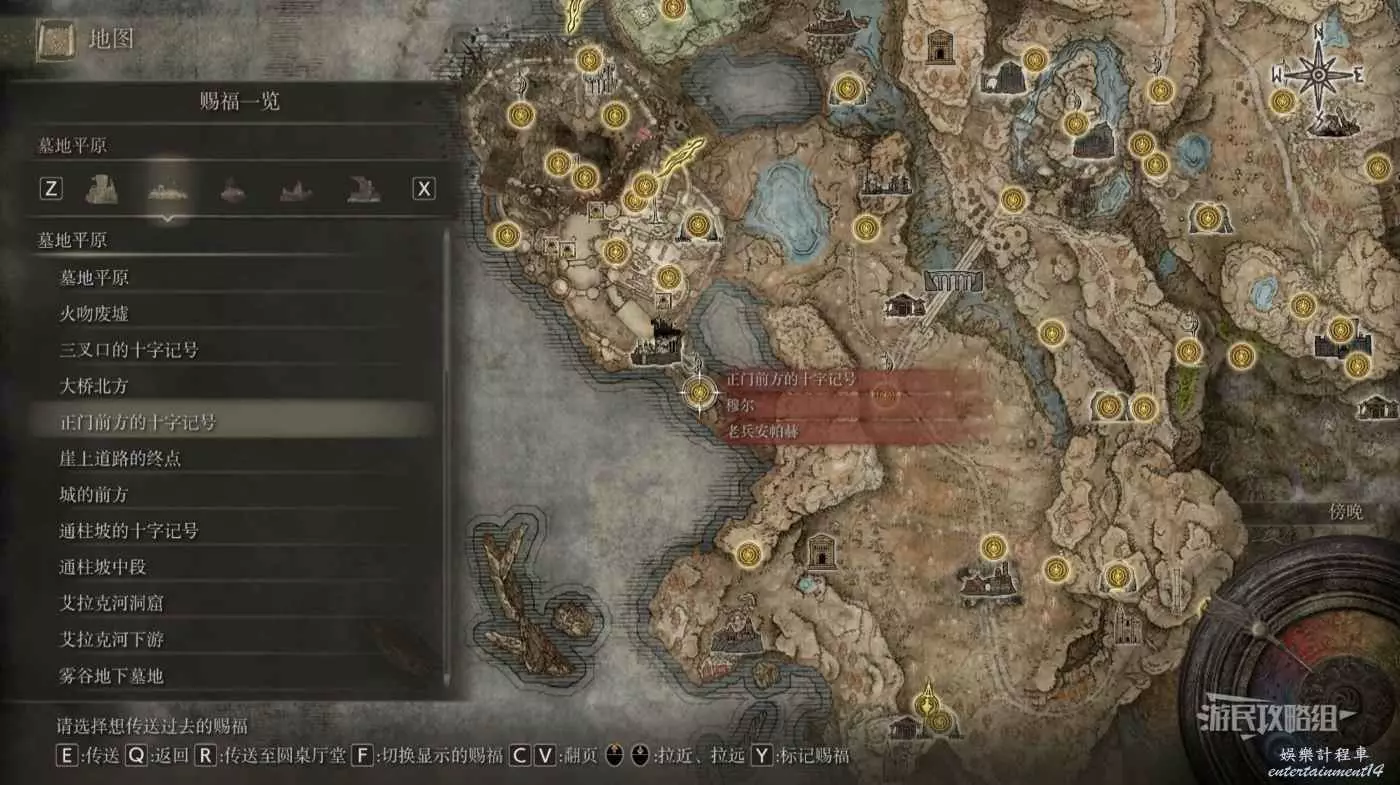Switch to the castle region tab beside Z
This screenshot has height=785, width=1400.
point(103,188)
